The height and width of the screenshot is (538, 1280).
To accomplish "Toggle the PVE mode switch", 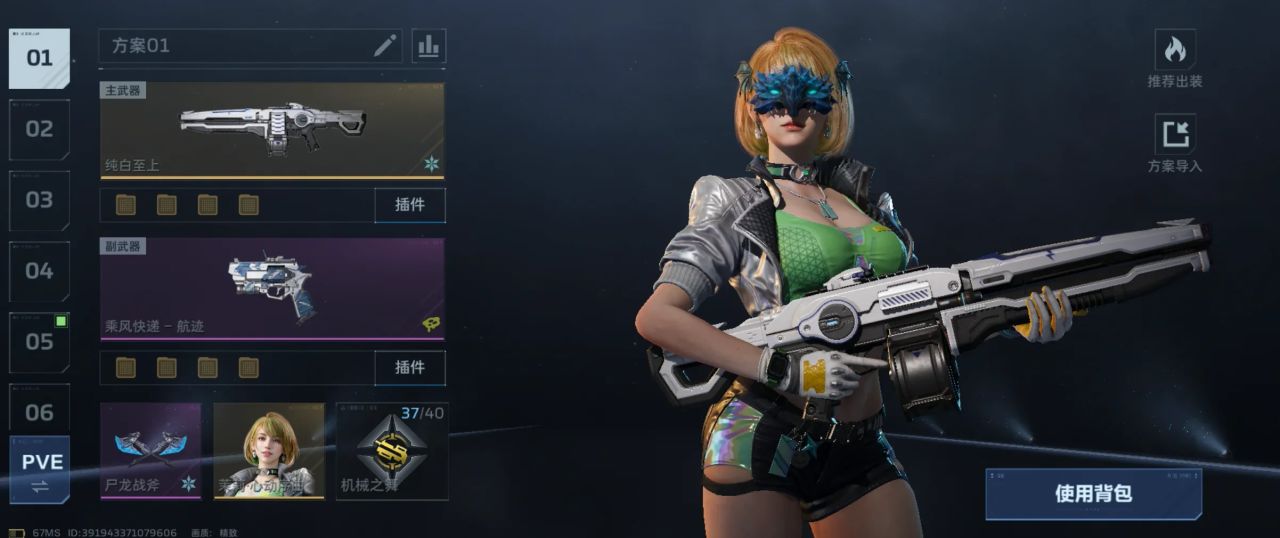I will pos(41,471).
